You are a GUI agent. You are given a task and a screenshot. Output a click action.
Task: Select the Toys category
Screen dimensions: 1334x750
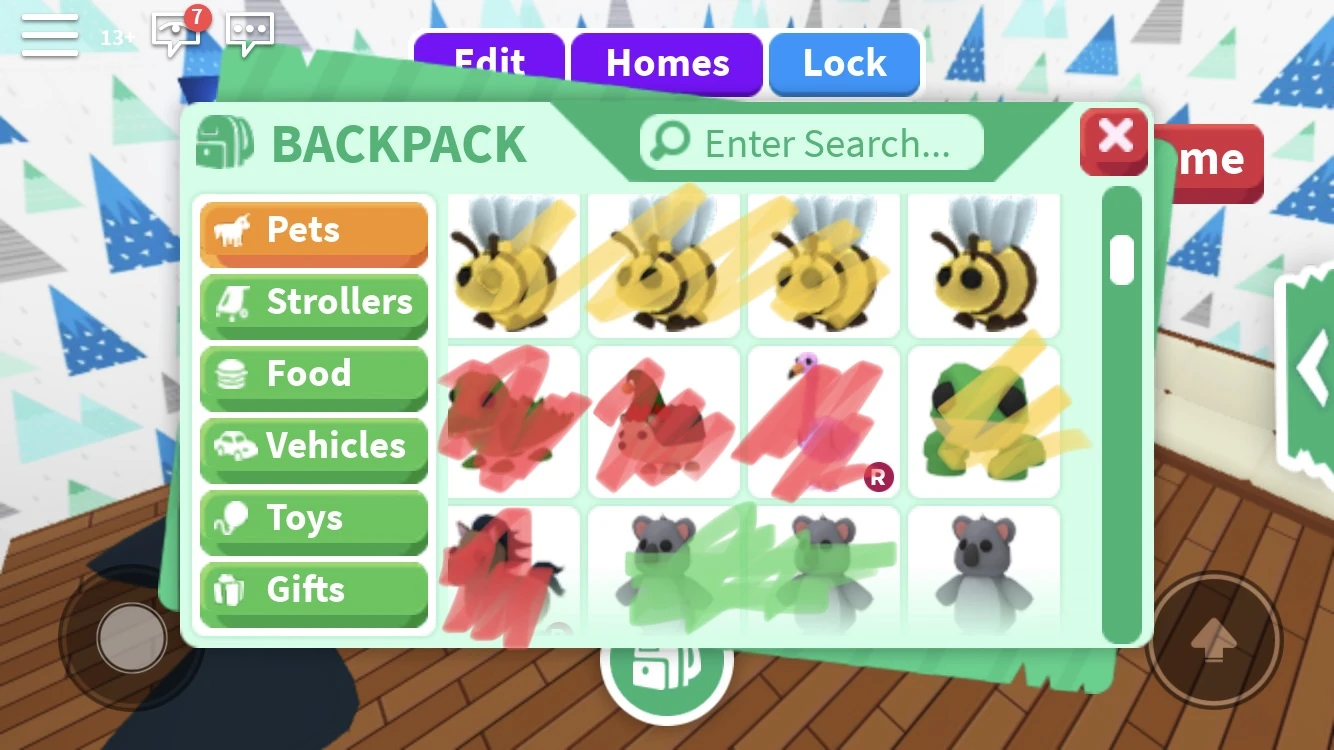[313, 519]
